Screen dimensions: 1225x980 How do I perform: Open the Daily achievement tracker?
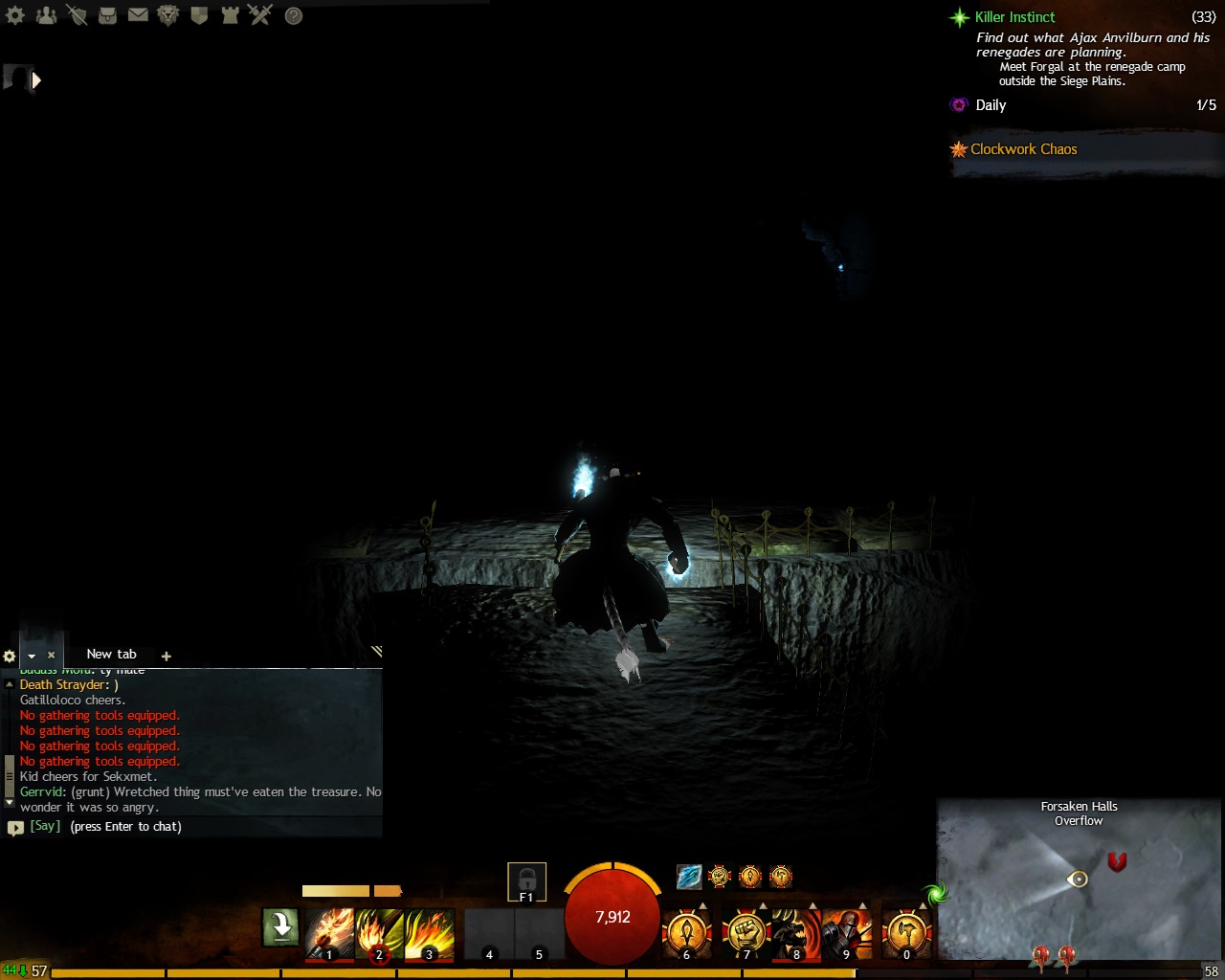click(991, 105)
